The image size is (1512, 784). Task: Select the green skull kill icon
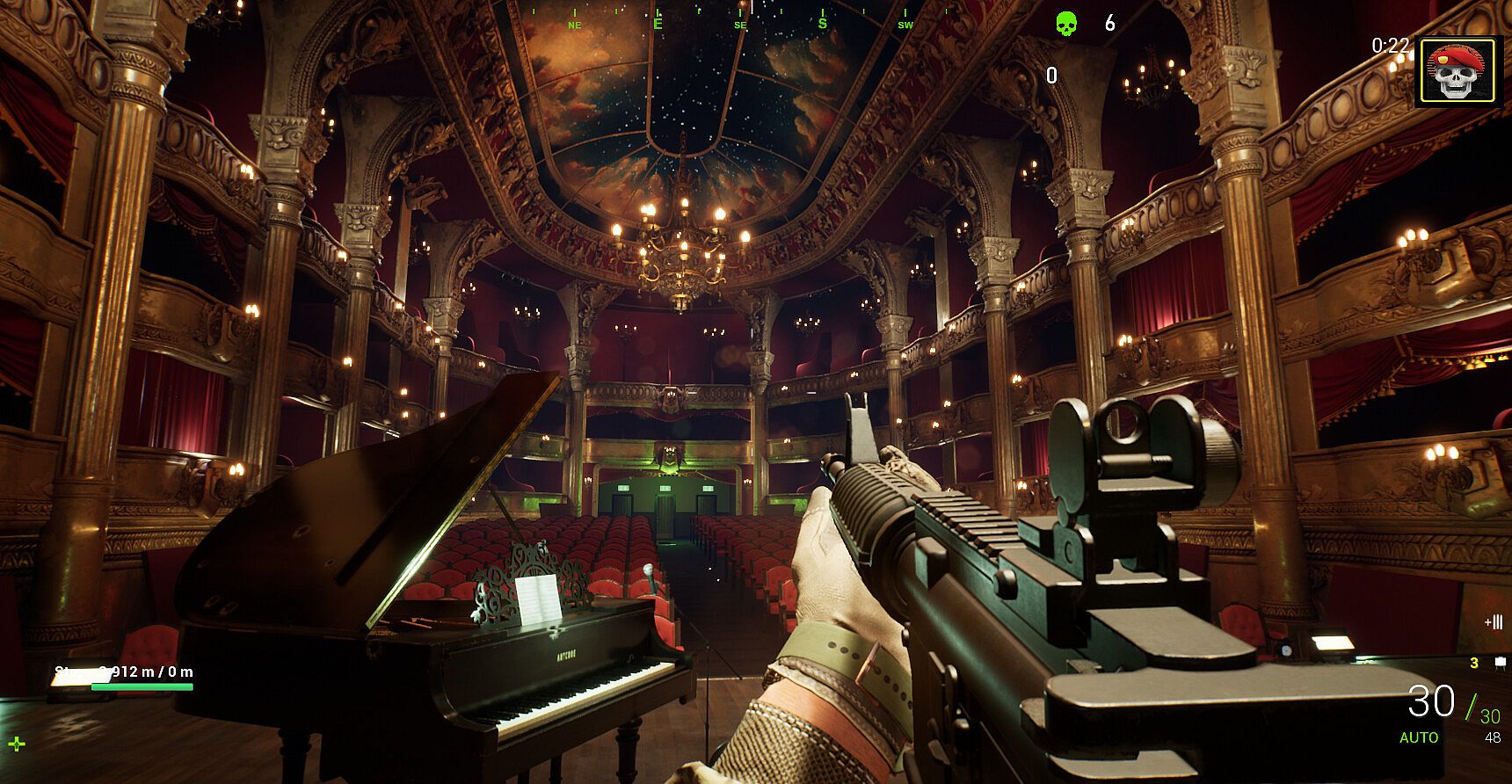(1065, 24)
